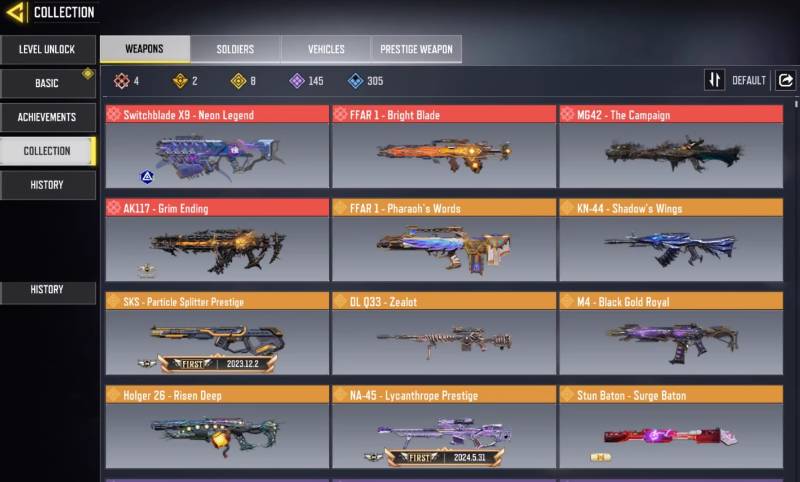Image resolution: width=800 pixels, height=482 pixels.
Task: Filter by the red rarity icon
Action: point(122,81)
